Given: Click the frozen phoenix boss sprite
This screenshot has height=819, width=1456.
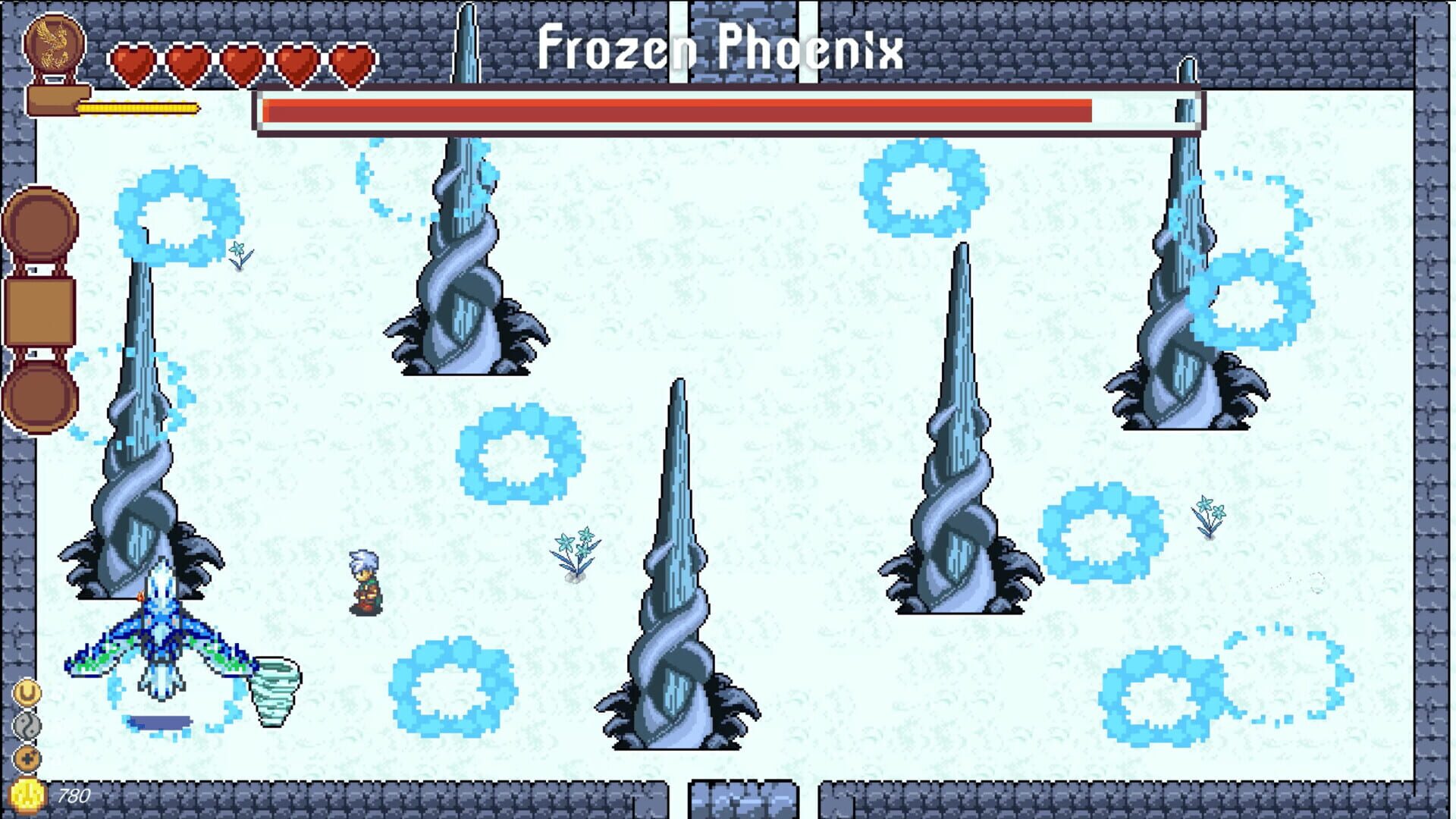Looking at the screenshot, I should coord(159,637).
